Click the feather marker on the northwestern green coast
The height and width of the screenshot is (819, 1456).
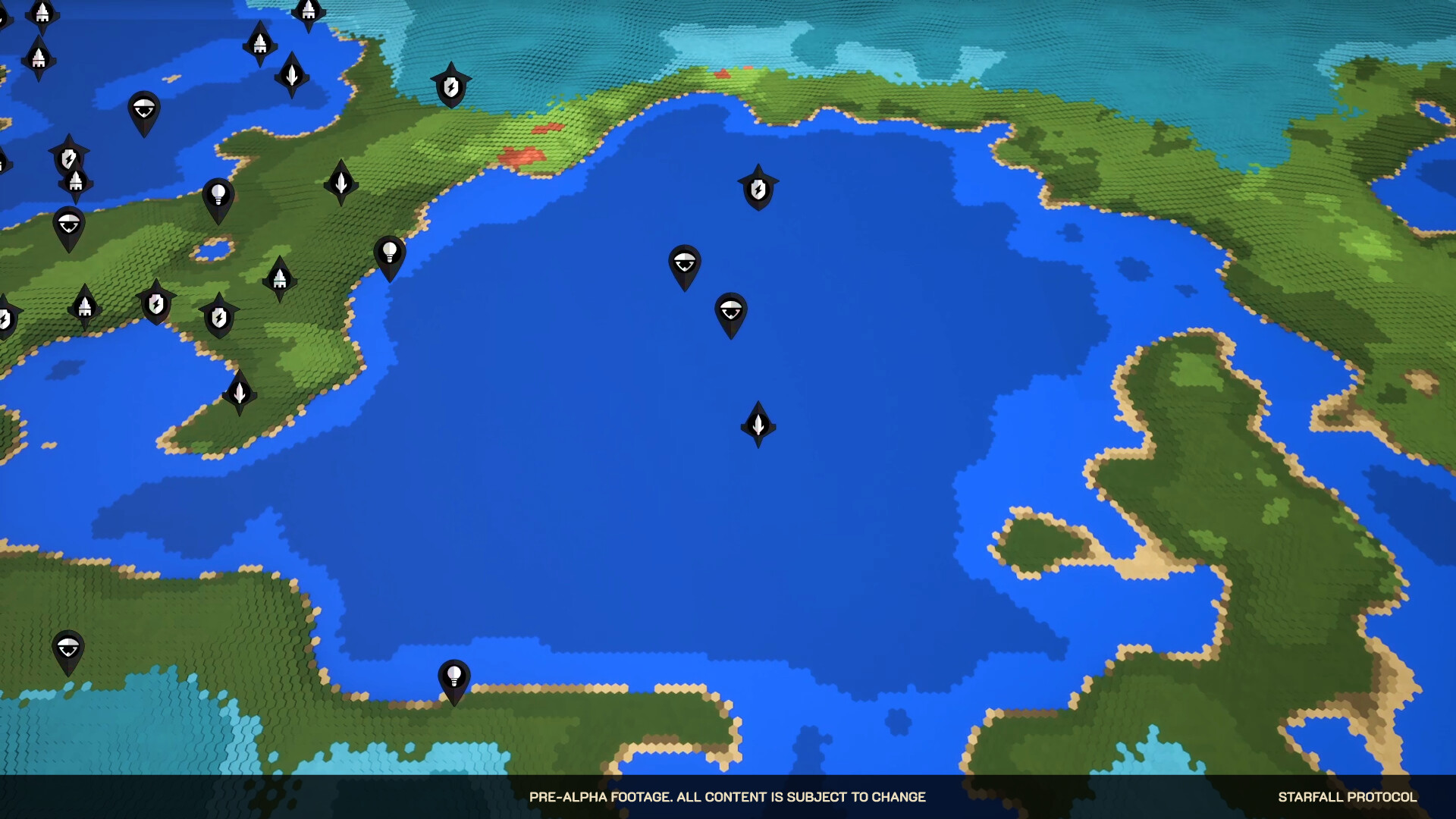[x=340, y=182]
